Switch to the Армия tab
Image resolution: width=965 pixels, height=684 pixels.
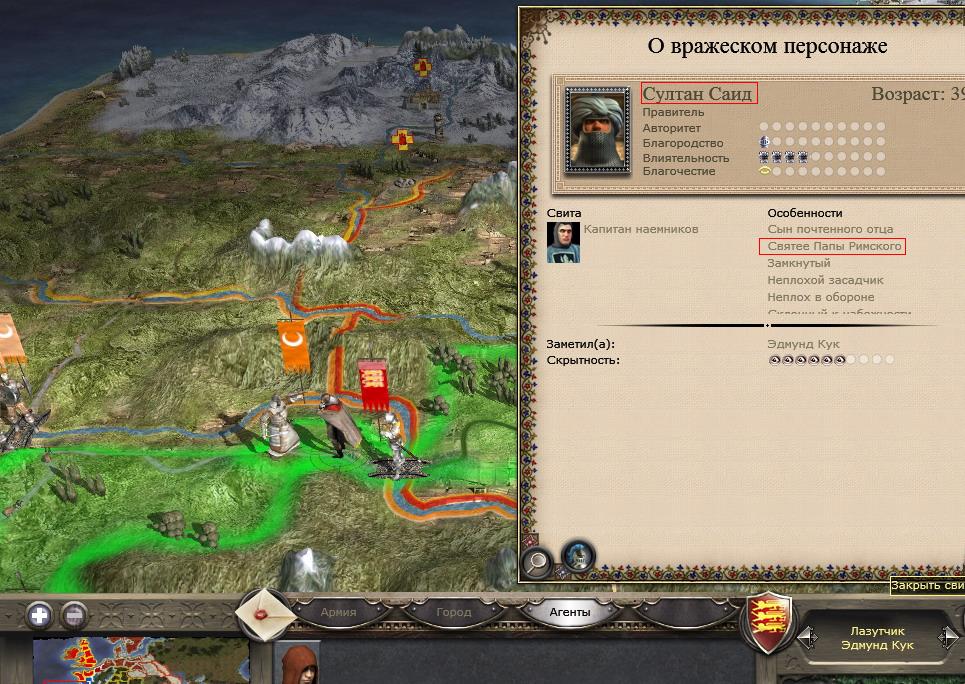338,612
